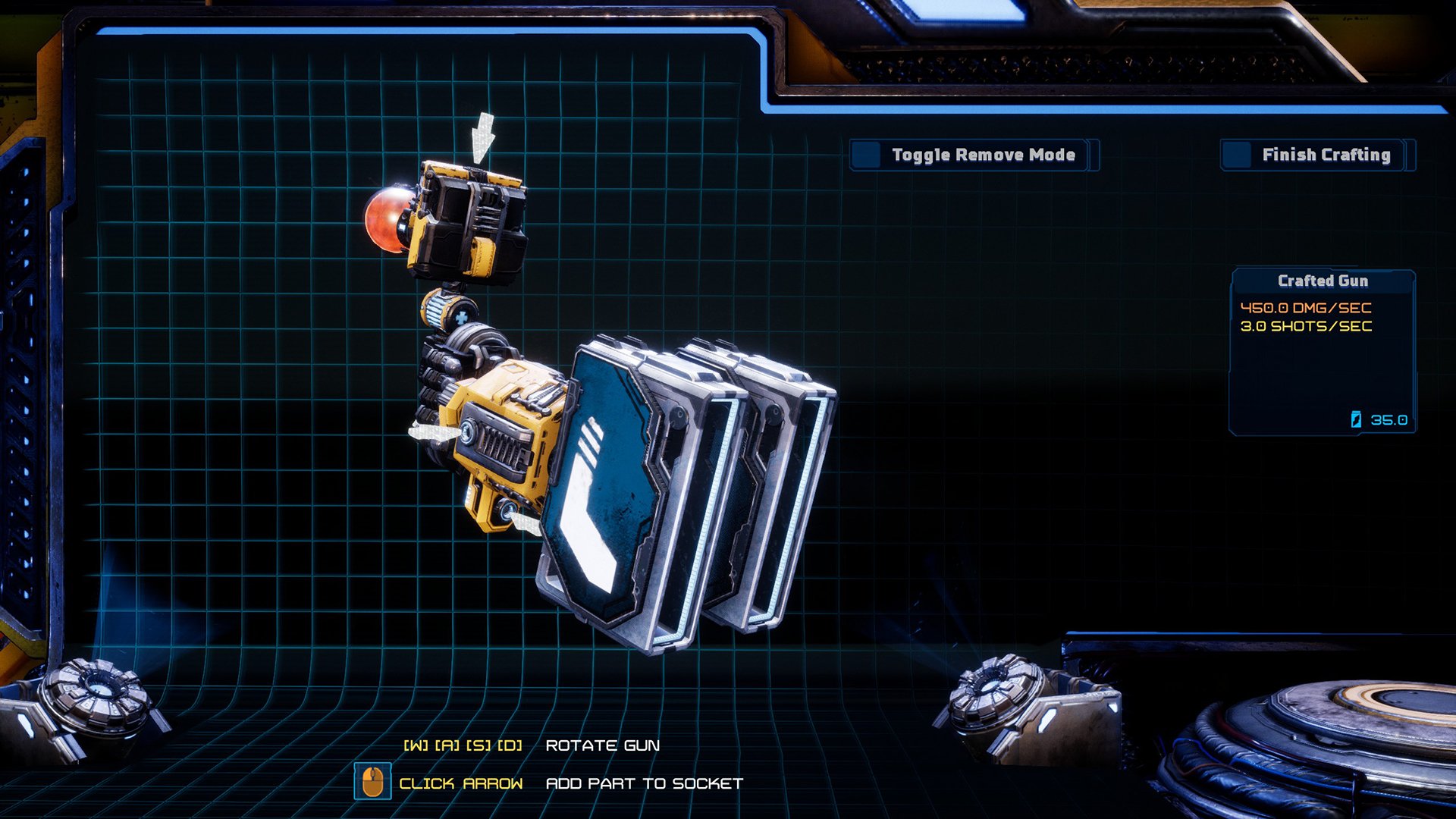Click the blue indicator square on Finish Crafting
The height and width of the screenshot is (819, 1456).
click(1237, 155)
